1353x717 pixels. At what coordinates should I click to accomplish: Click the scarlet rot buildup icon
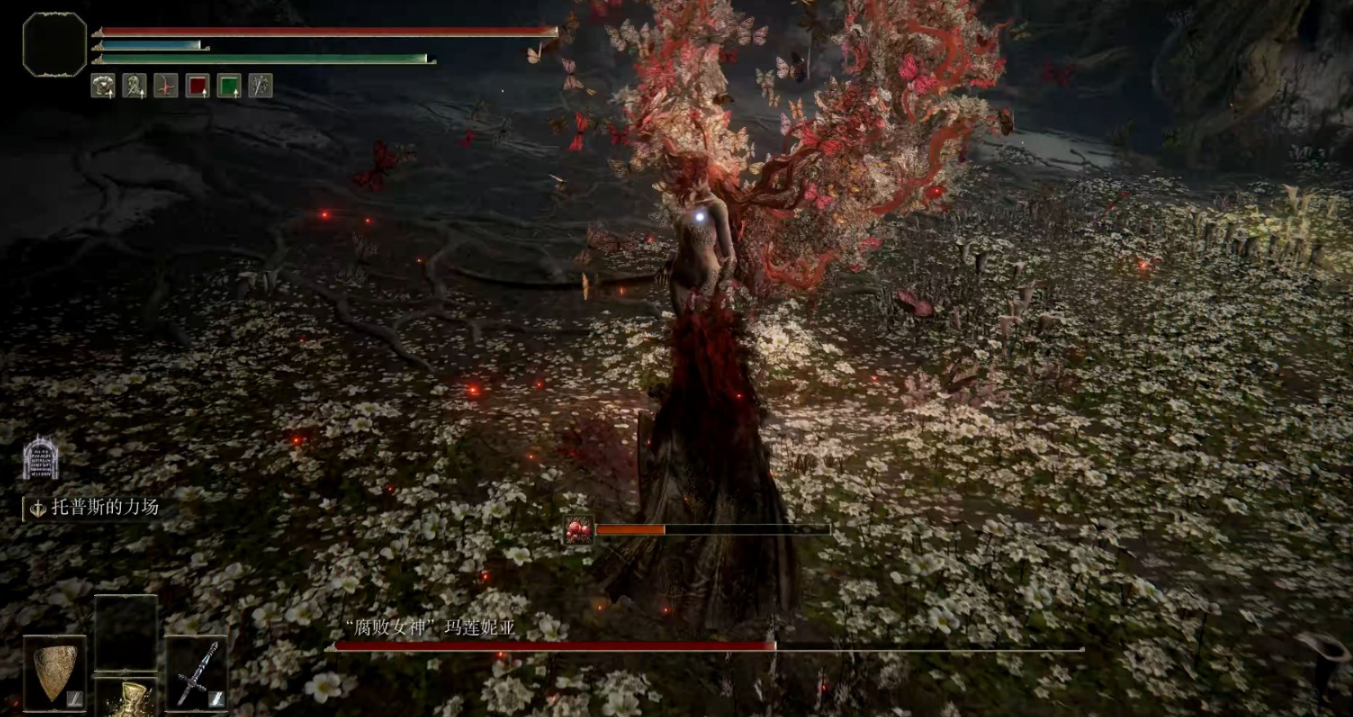579,530
